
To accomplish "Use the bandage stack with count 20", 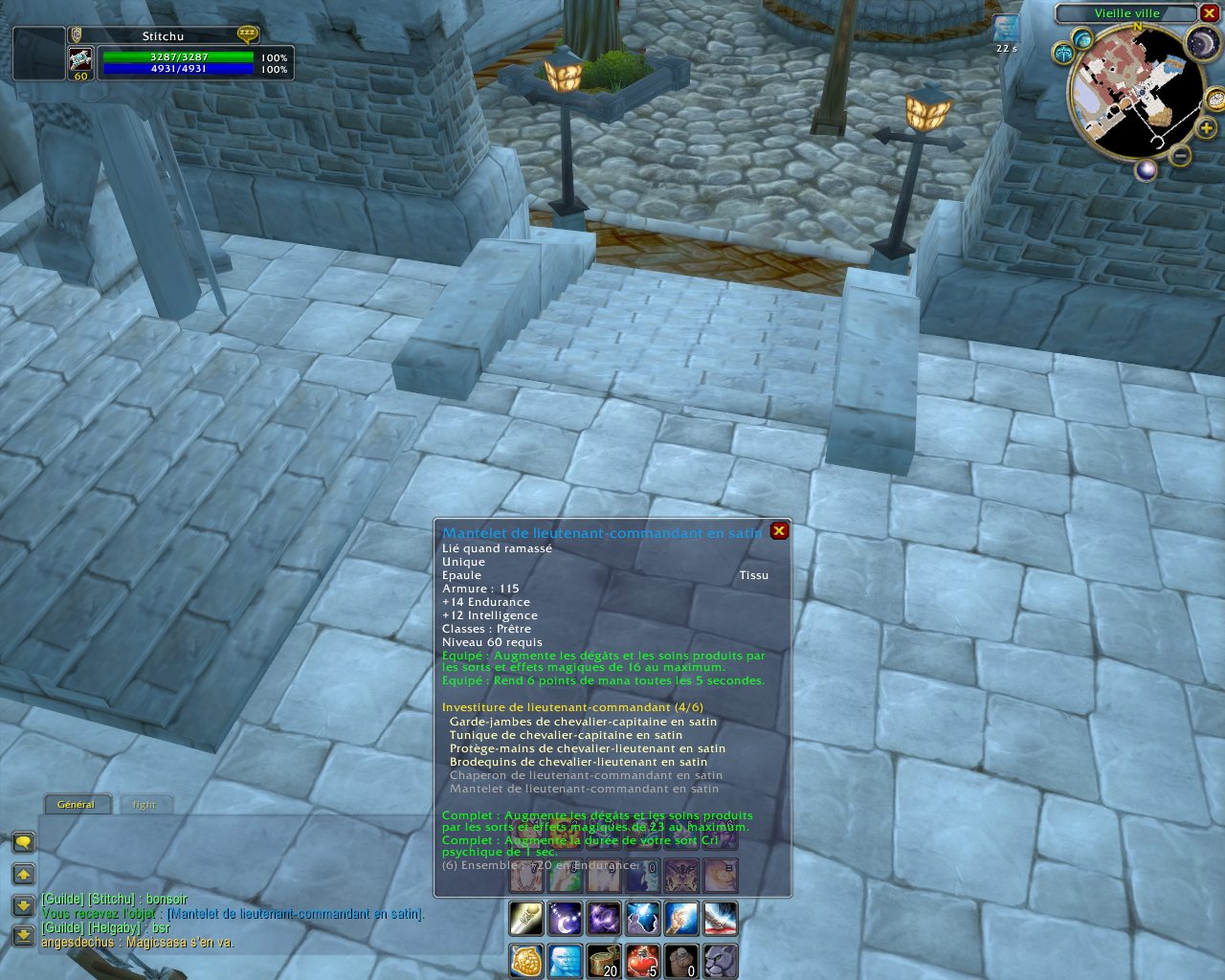I will point(603,961).
